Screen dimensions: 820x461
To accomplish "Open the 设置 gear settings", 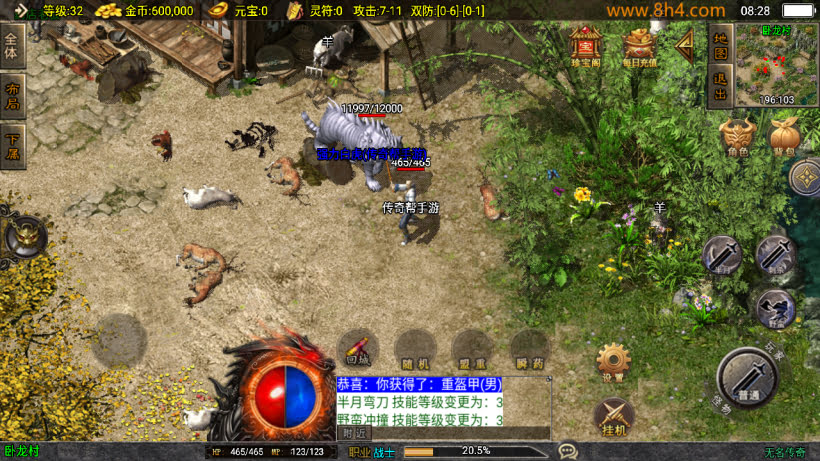I will [x=613, y=361].
